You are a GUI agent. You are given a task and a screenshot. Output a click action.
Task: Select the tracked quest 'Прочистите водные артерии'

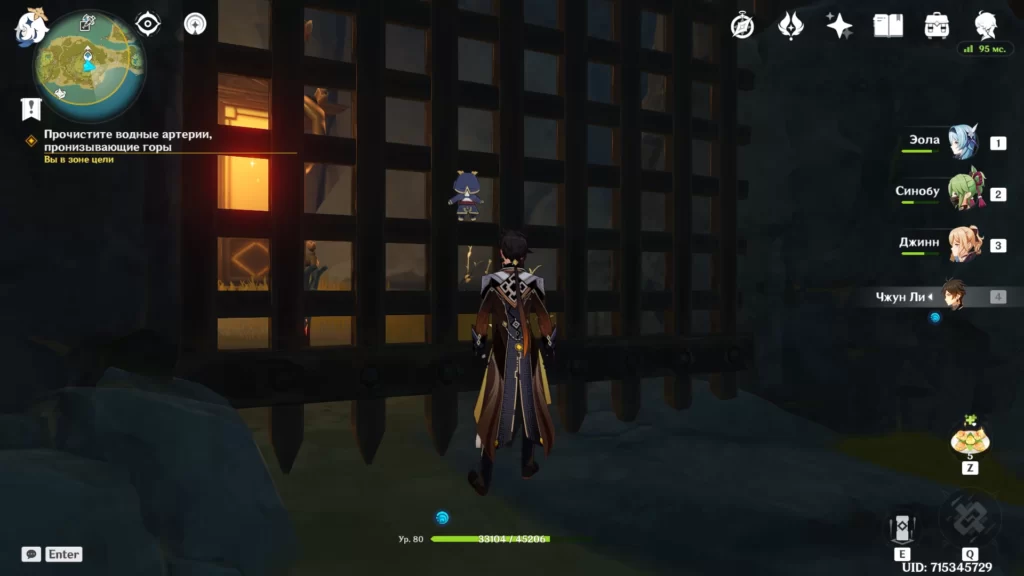(x=128, y=140)
